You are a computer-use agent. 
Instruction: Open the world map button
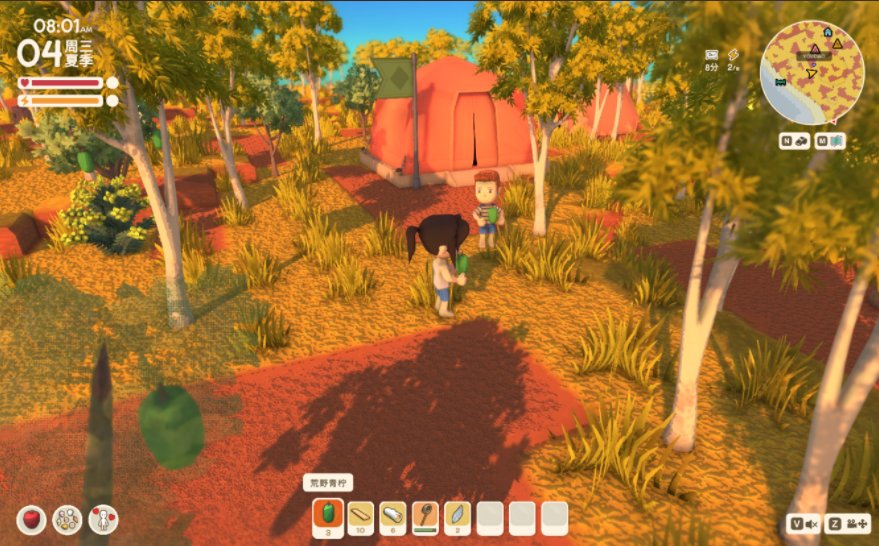[x=829, y=141]
